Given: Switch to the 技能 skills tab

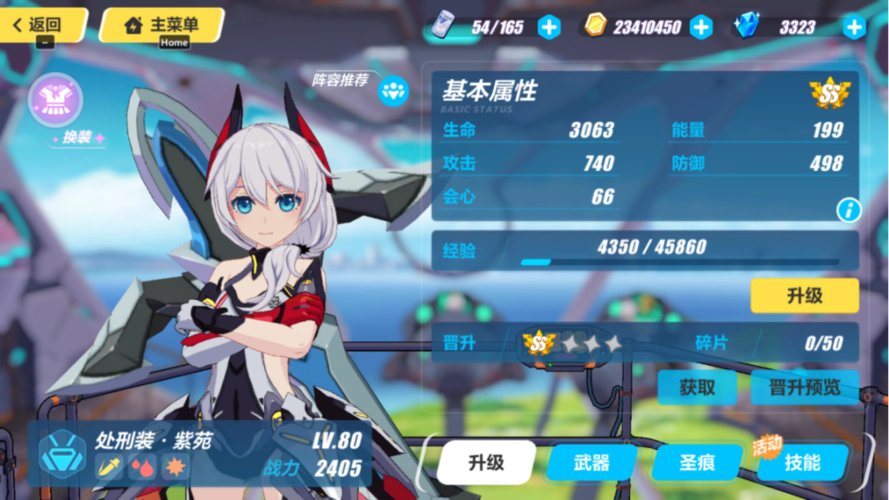Looking at the screenshot, I should pos(802,462).
